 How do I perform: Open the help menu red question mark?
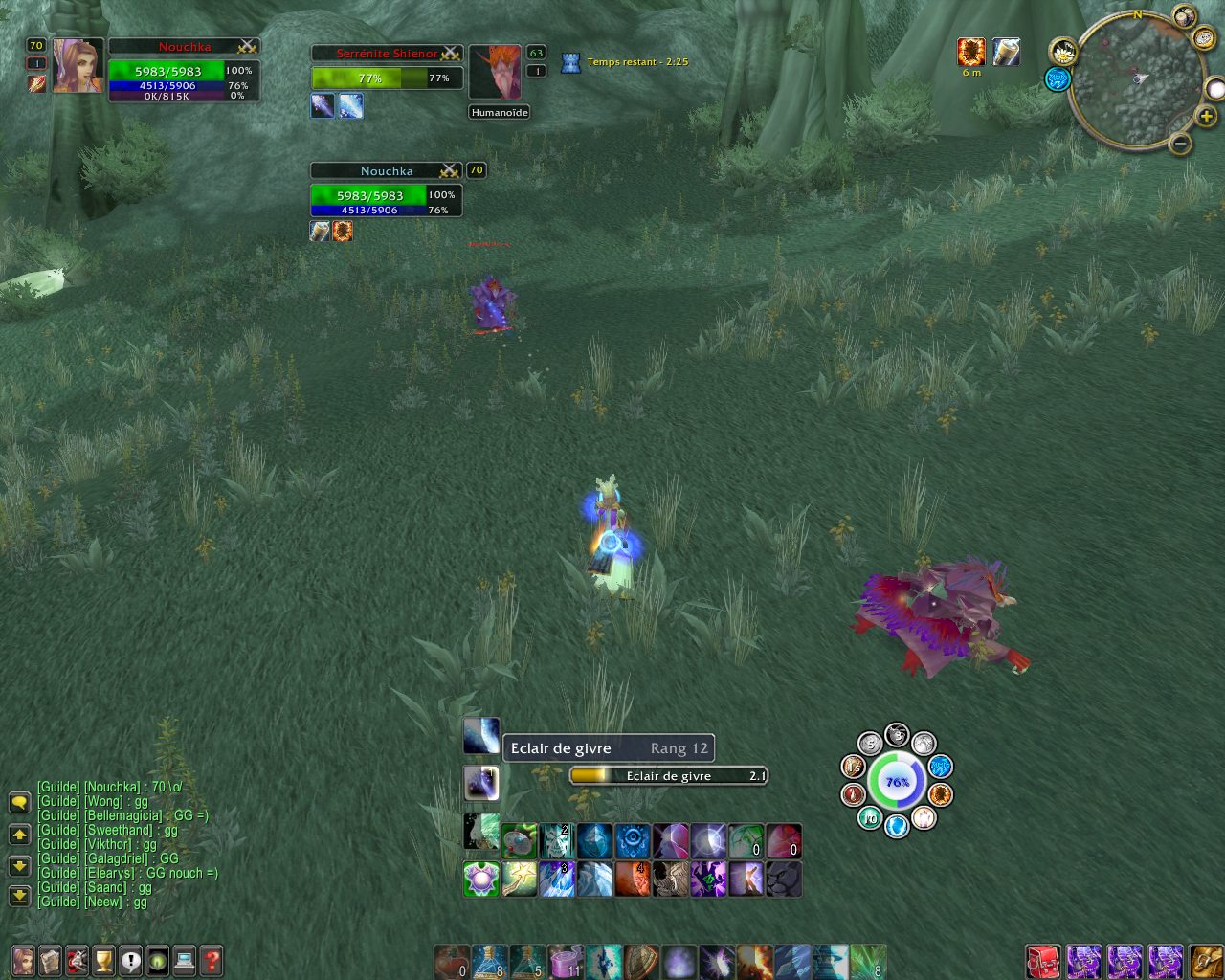(211, 960)
